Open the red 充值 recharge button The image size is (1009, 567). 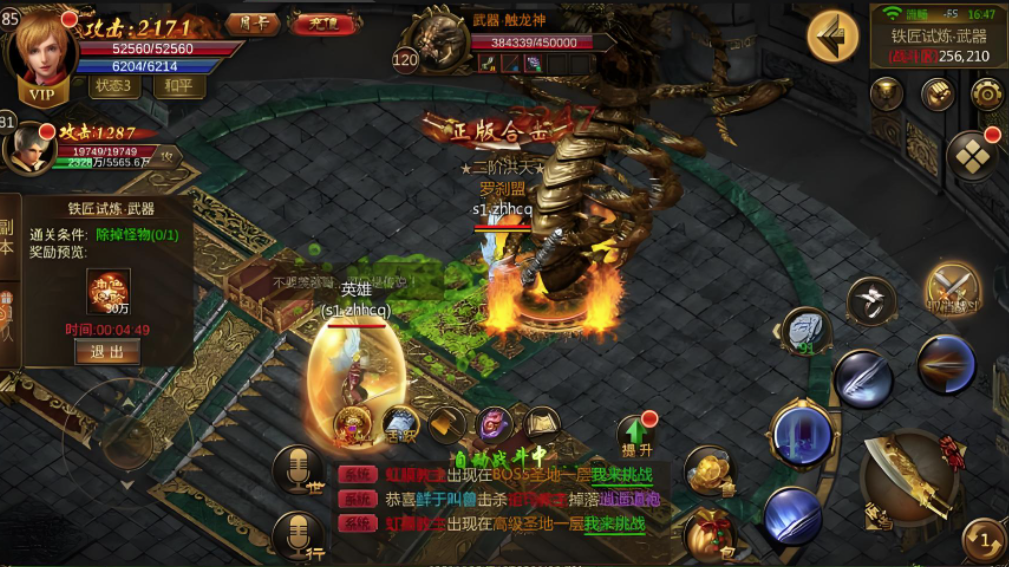(324, 23)
